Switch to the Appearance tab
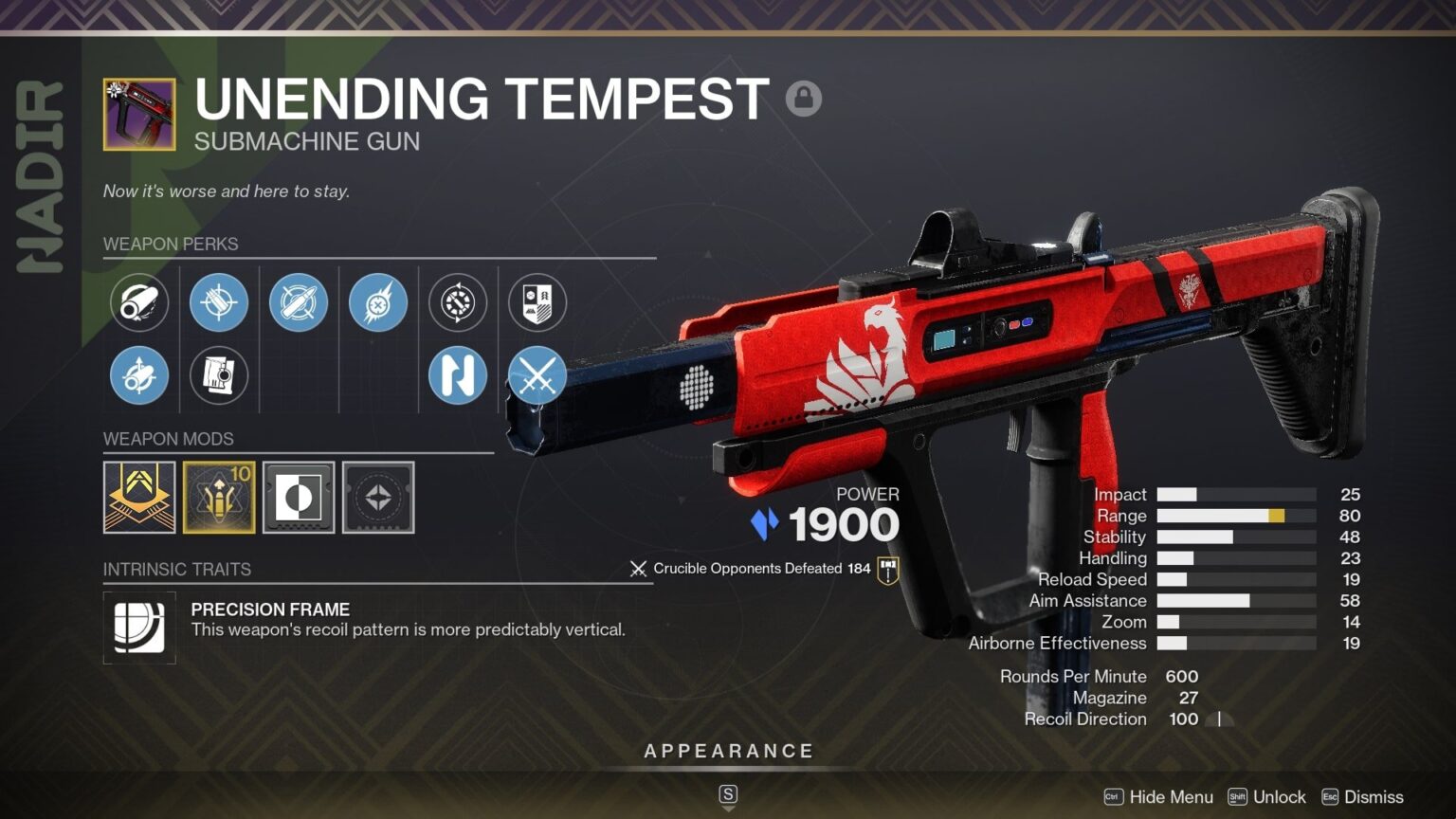1456x819 pixels. coord(728,750)
